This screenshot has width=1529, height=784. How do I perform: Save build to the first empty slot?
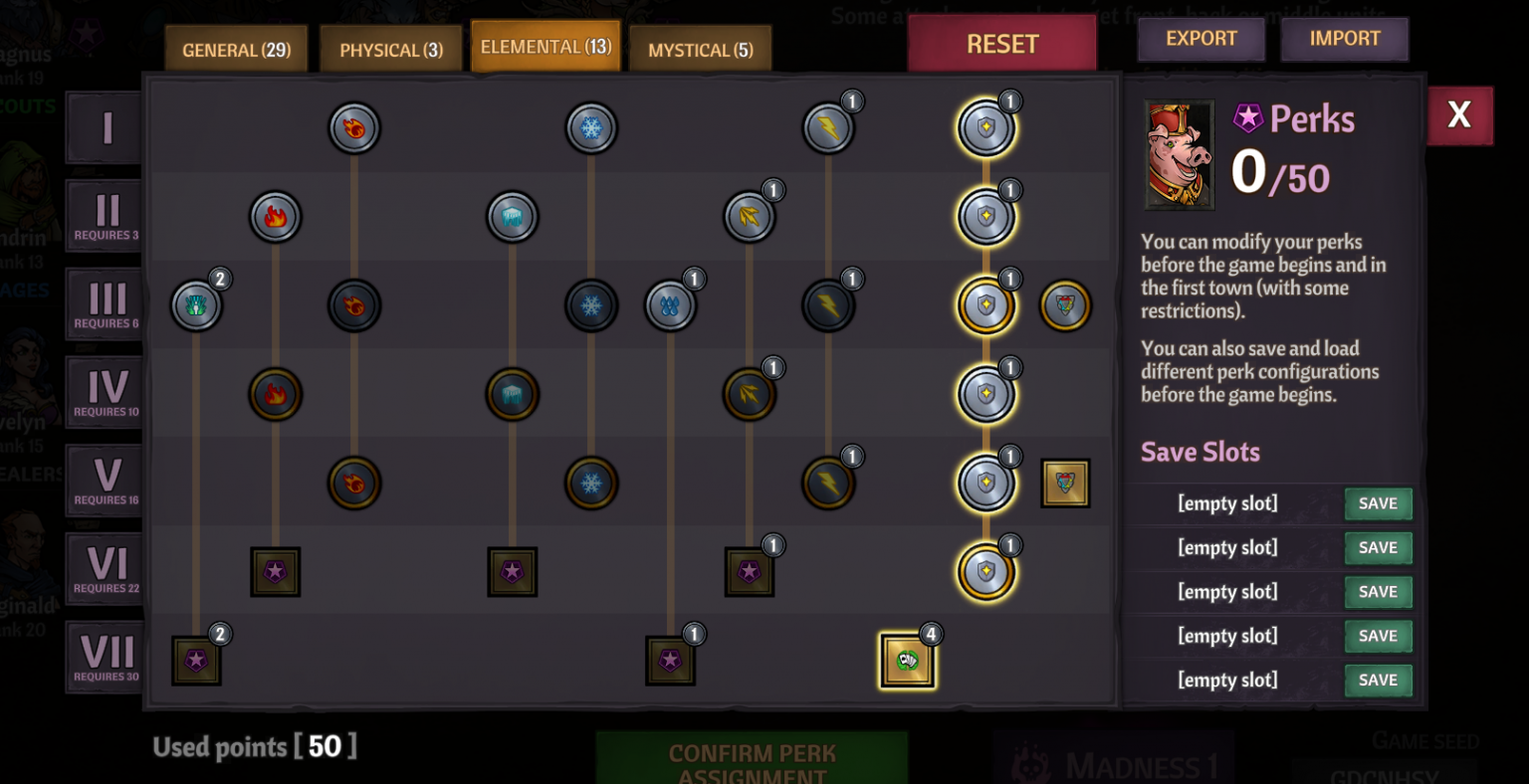point(1378,503)
